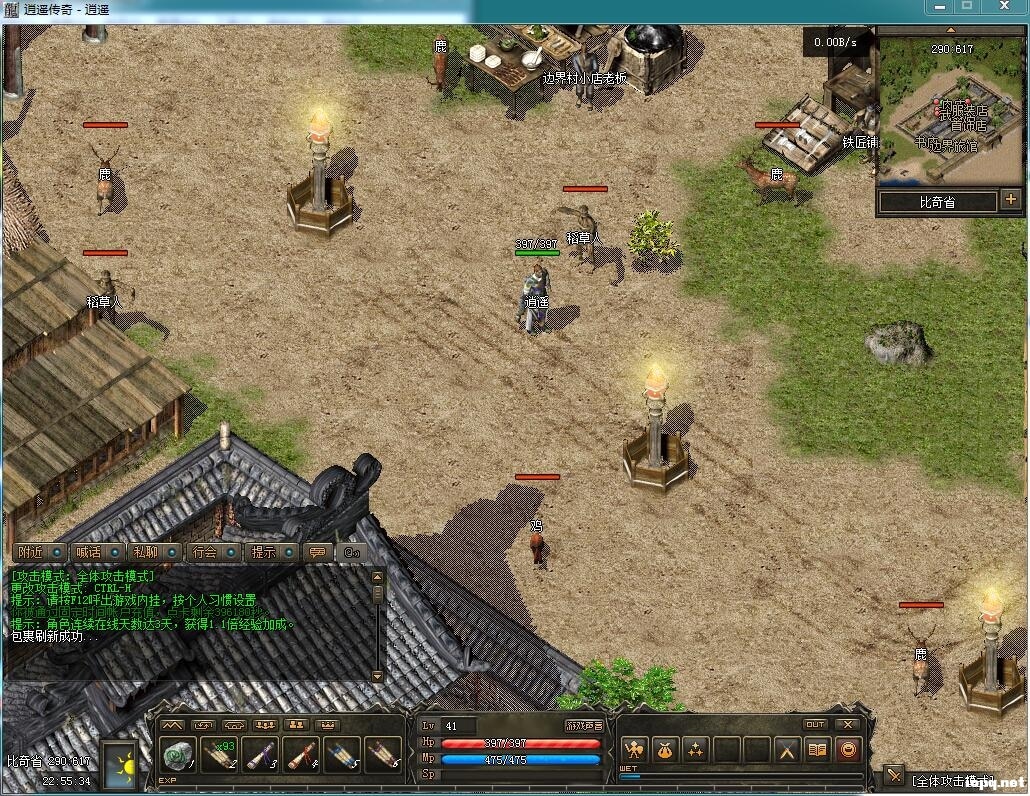
Task: Open the book icon in menu bar
Action: tap(818, 749)
